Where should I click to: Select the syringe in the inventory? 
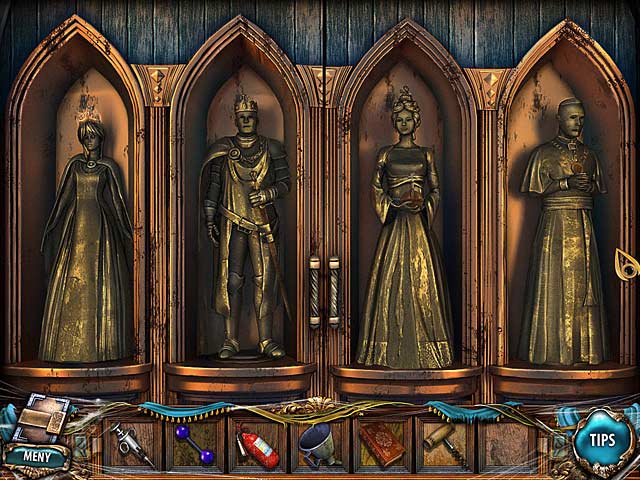click(131, 444)
